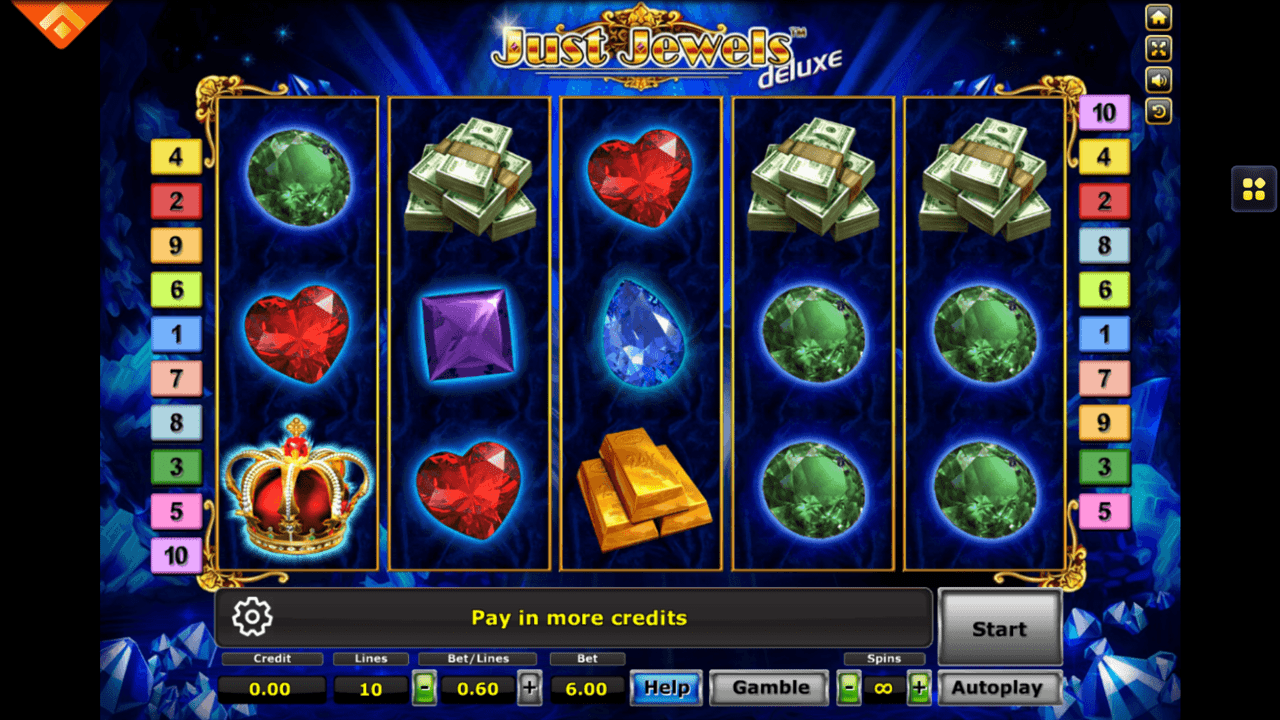This screenshot has width=1280, height=720.
Task: Select payline 10 on the left side
Action: click(176, 556)
